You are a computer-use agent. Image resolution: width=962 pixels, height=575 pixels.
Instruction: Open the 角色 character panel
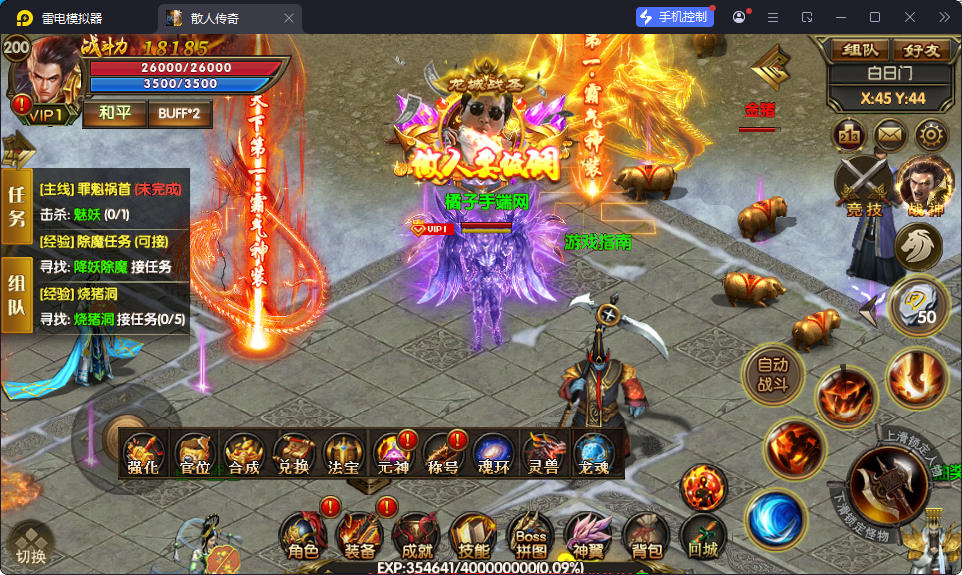[x=303, y=535]
